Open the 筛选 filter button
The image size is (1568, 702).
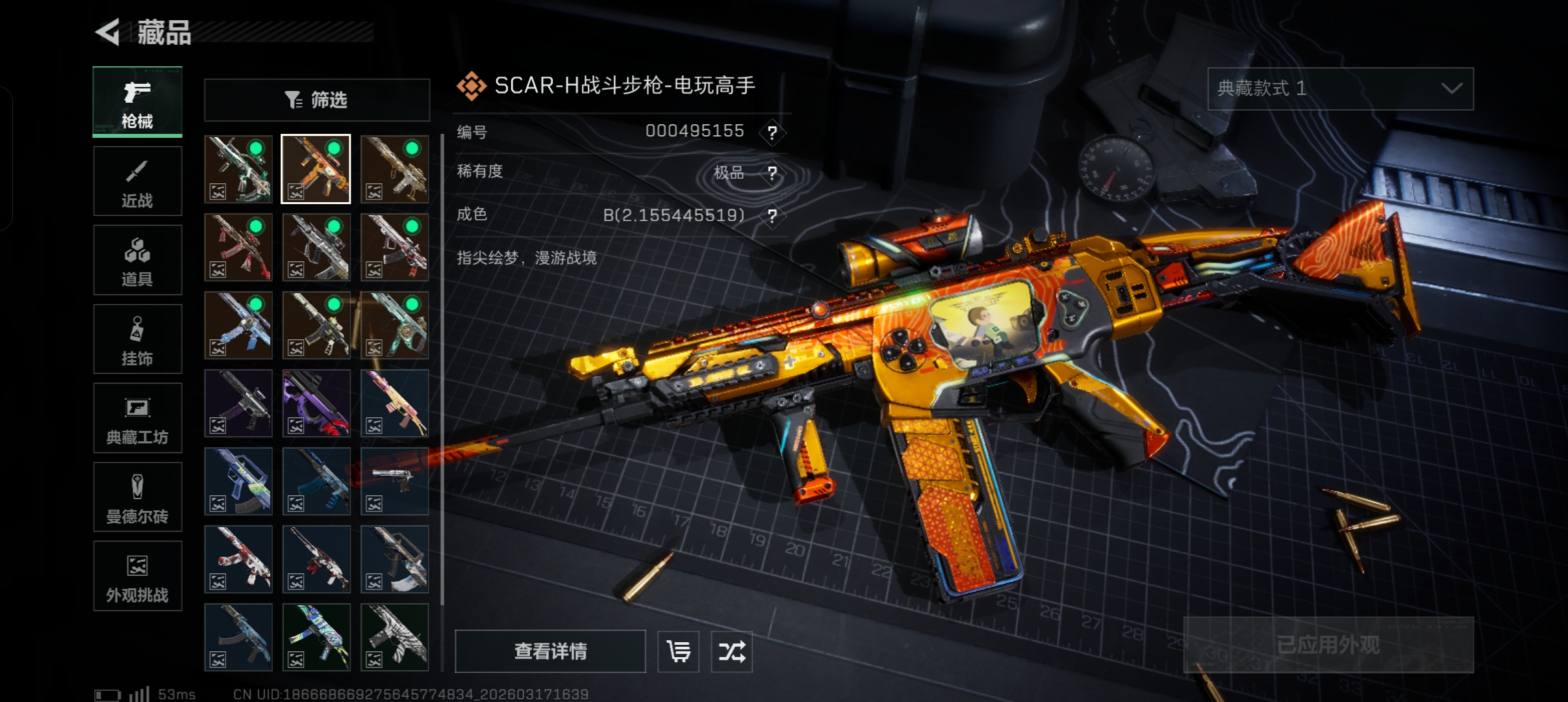317,100
